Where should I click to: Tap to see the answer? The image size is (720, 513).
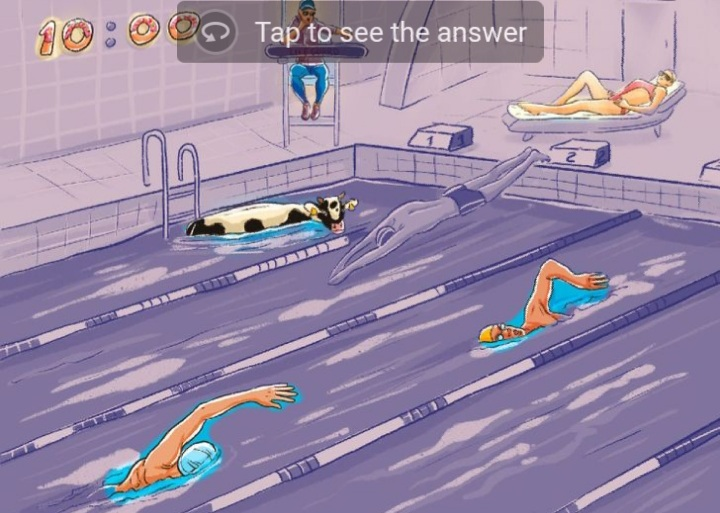click(362, 32)
